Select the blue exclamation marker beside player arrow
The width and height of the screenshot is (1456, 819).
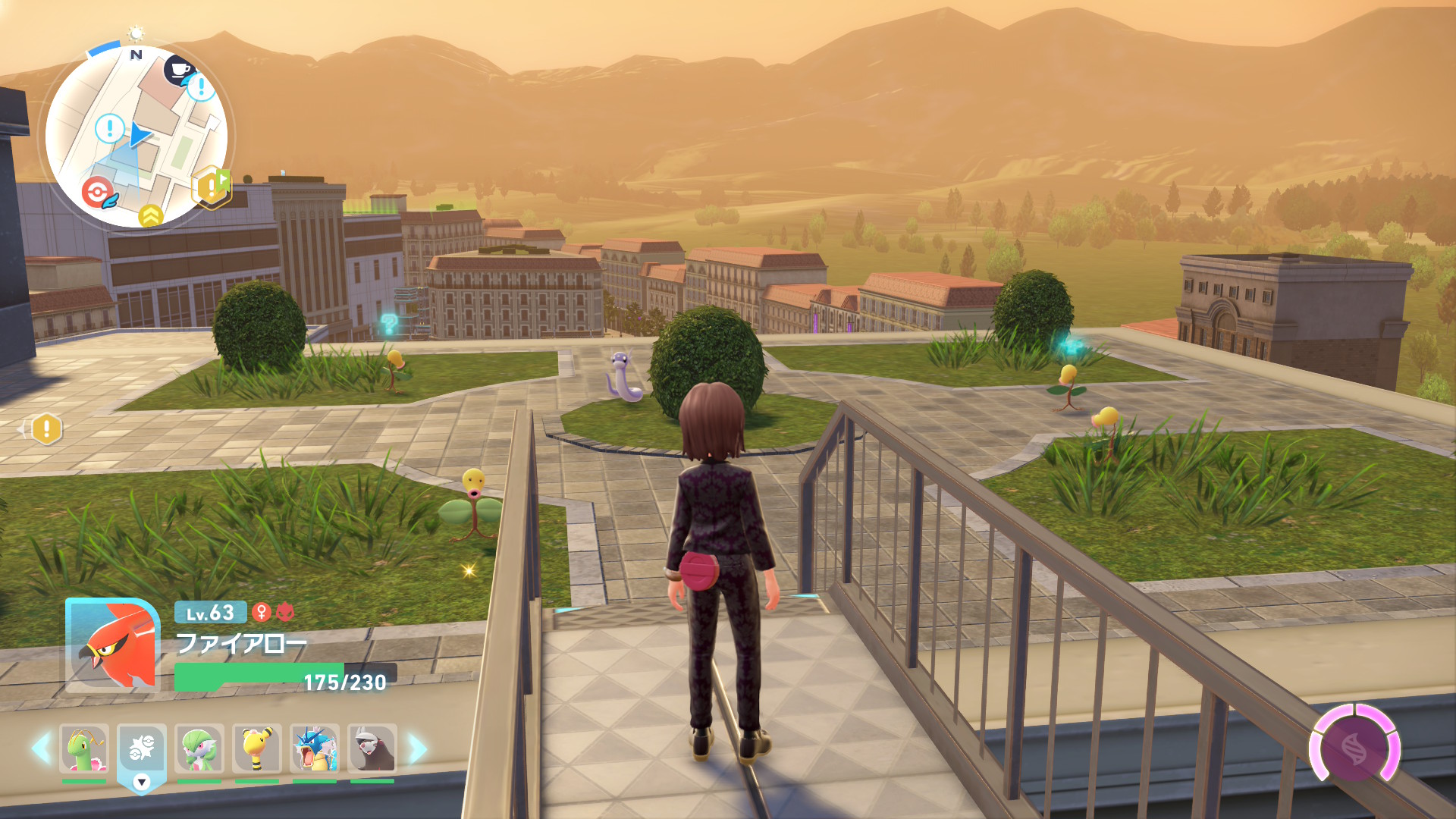coord(110,128)
